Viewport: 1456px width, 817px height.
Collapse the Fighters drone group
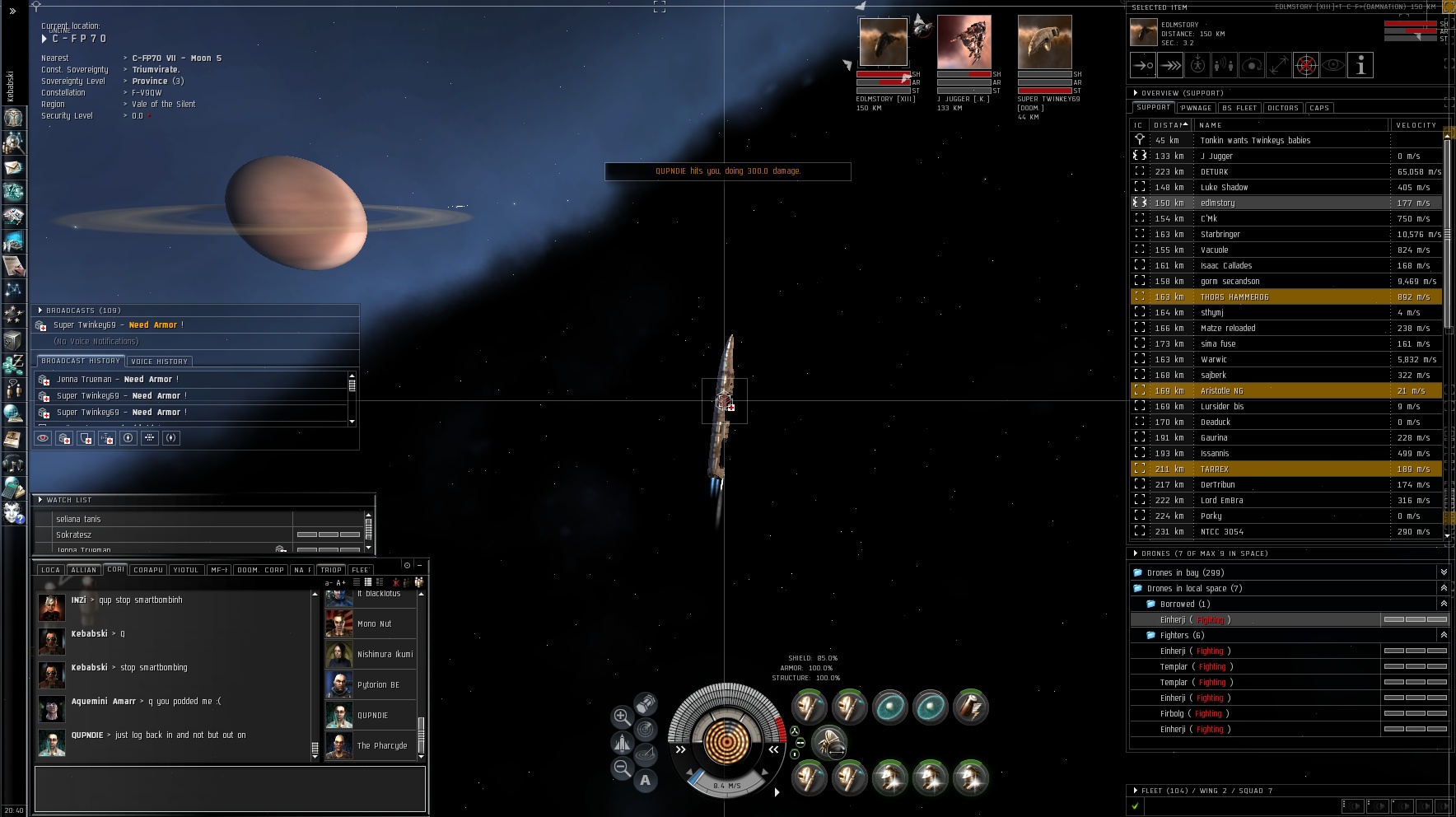1443,635
